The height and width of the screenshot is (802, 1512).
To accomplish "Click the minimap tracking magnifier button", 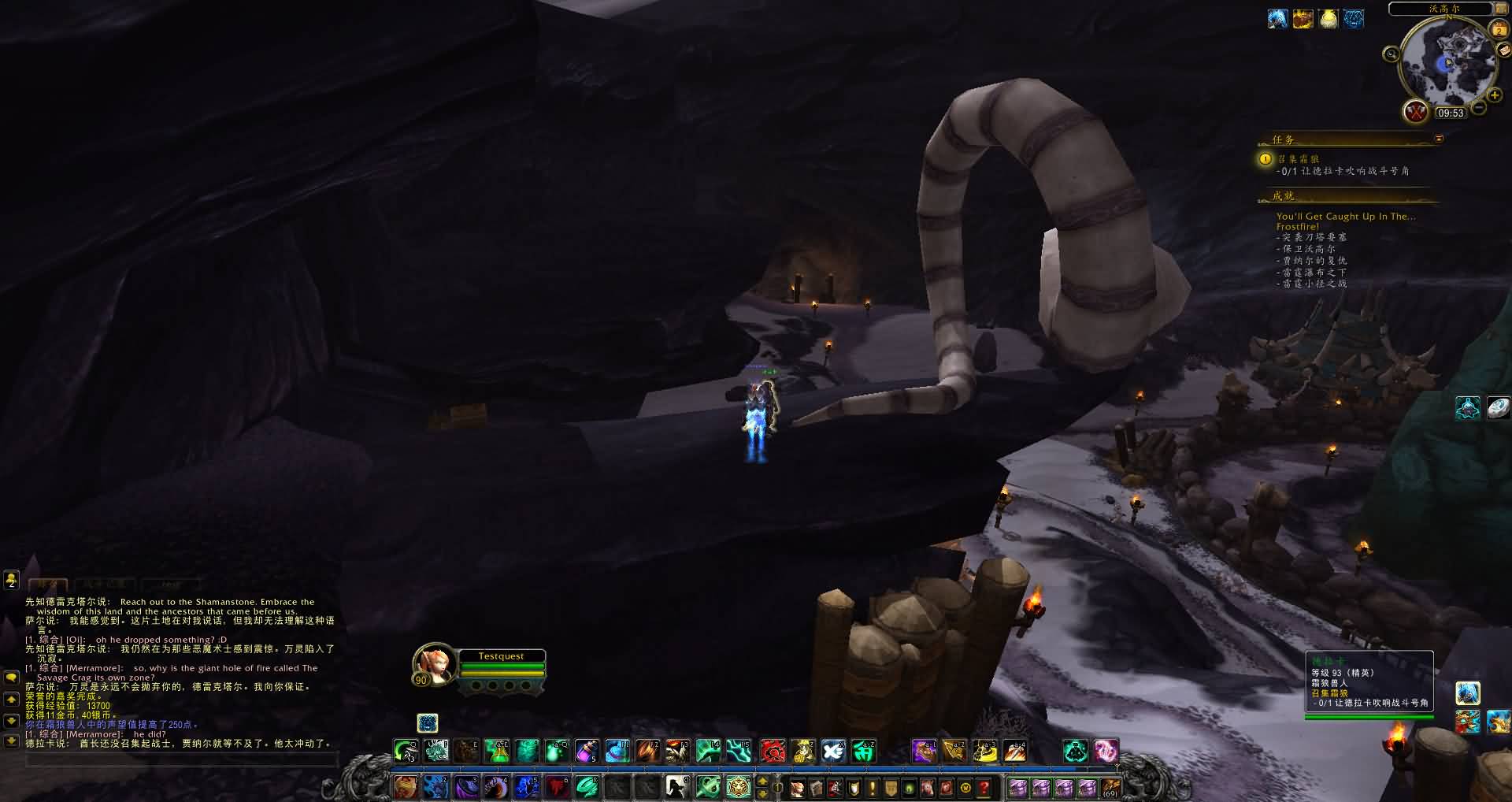I will tap(1392, 54).
